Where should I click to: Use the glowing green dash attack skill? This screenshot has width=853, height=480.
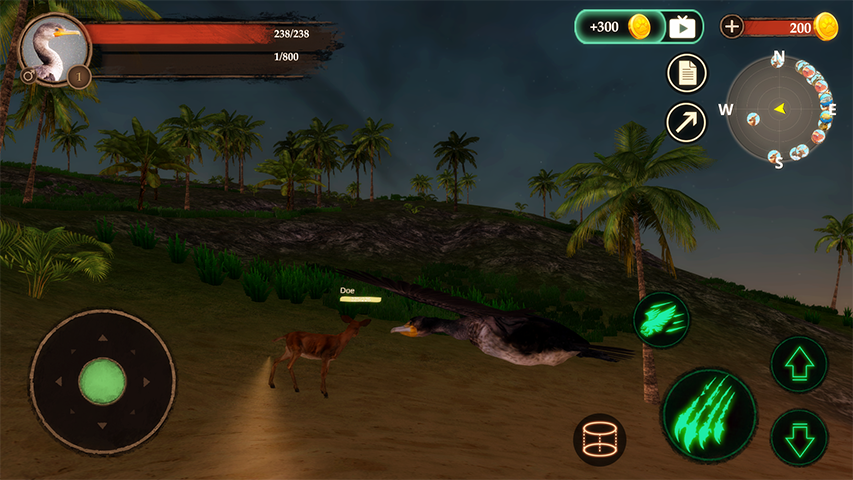(661, 319)
